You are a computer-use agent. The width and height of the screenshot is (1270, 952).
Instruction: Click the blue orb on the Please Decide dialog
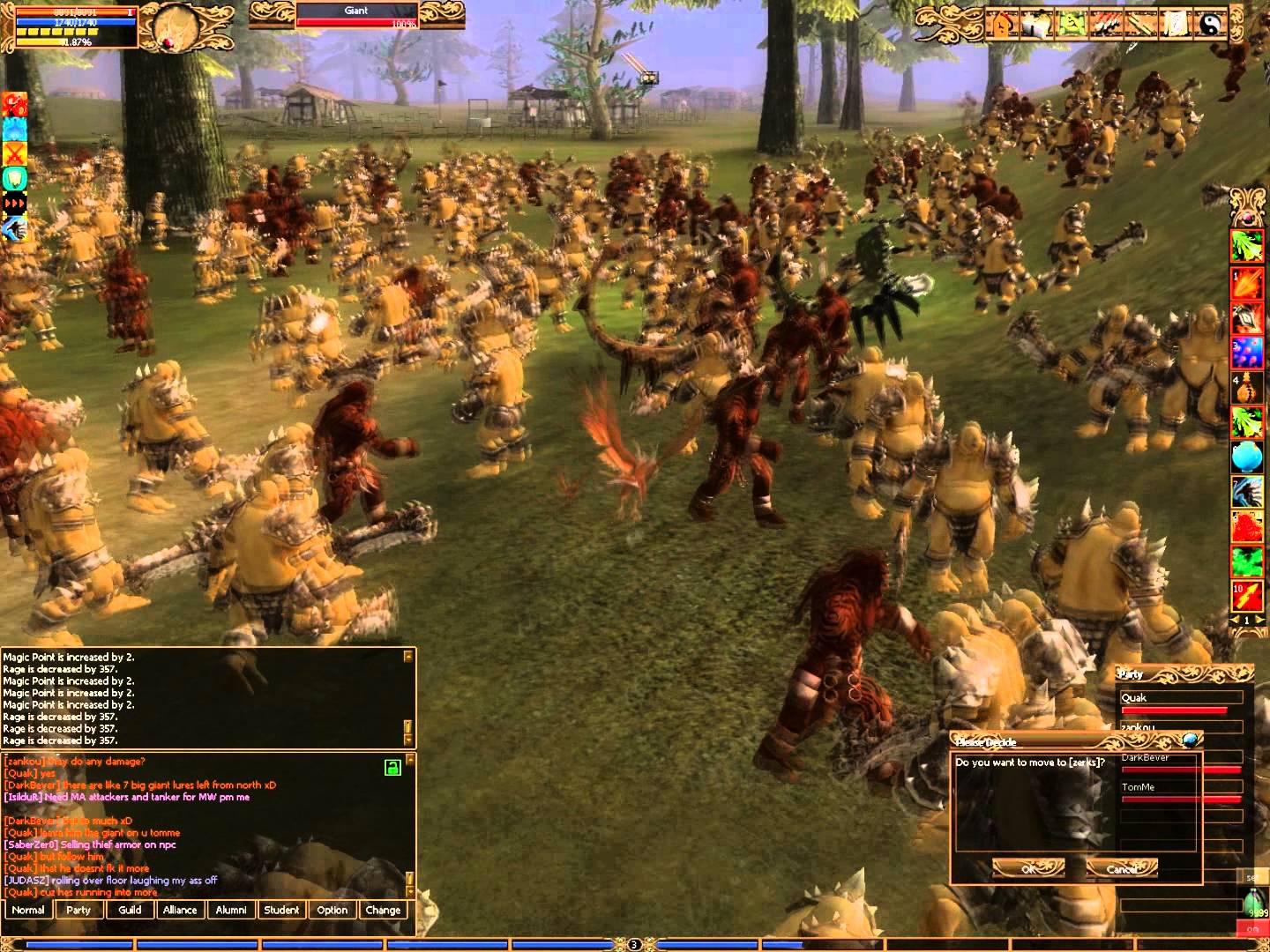[x=1191, y=740]
